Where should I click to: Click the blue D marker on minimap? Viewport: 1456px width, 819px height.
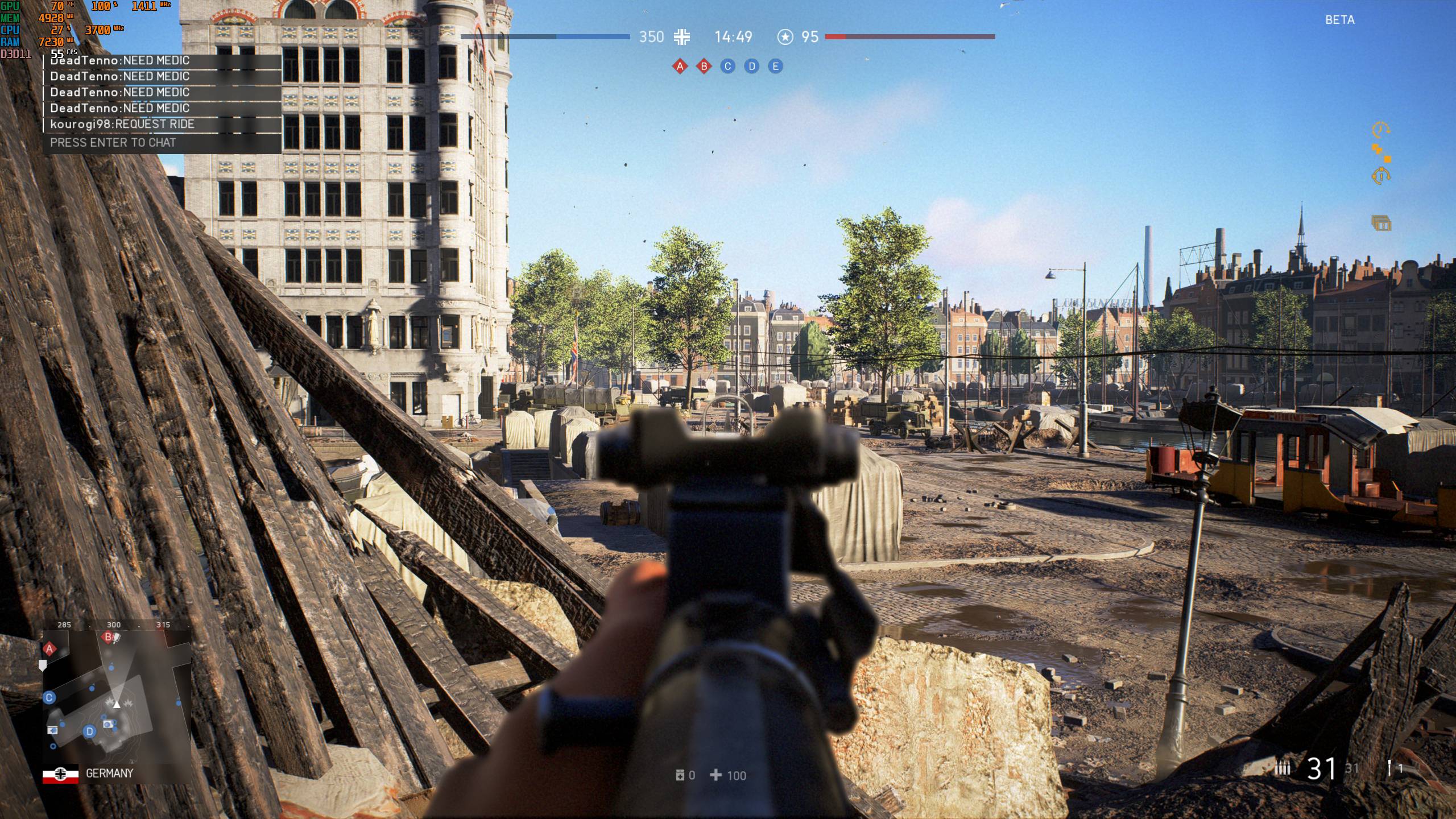89,731
